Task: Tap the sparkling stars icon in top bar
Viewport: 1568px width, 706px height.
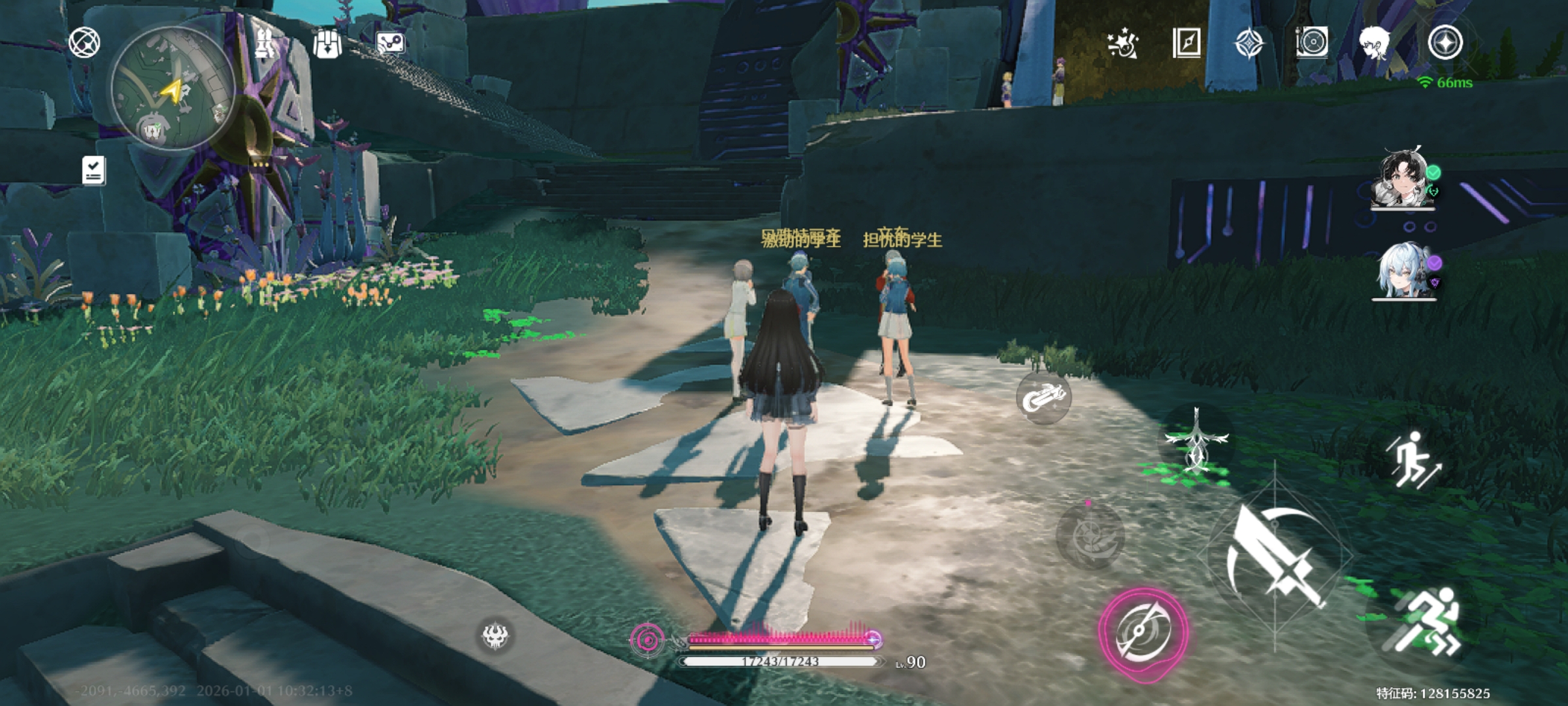Action: 1123,44
